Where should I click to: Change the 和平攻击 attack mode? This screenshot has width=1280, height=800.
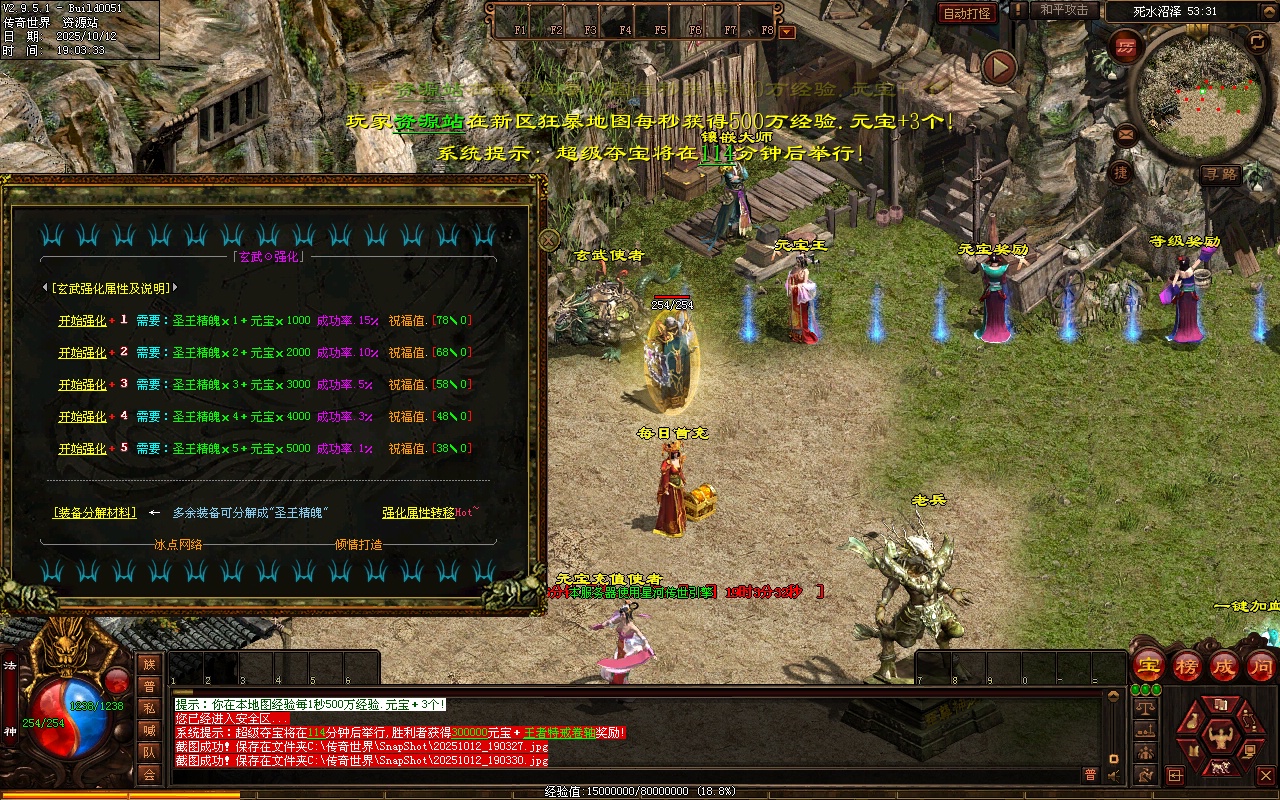(1063, 10)
